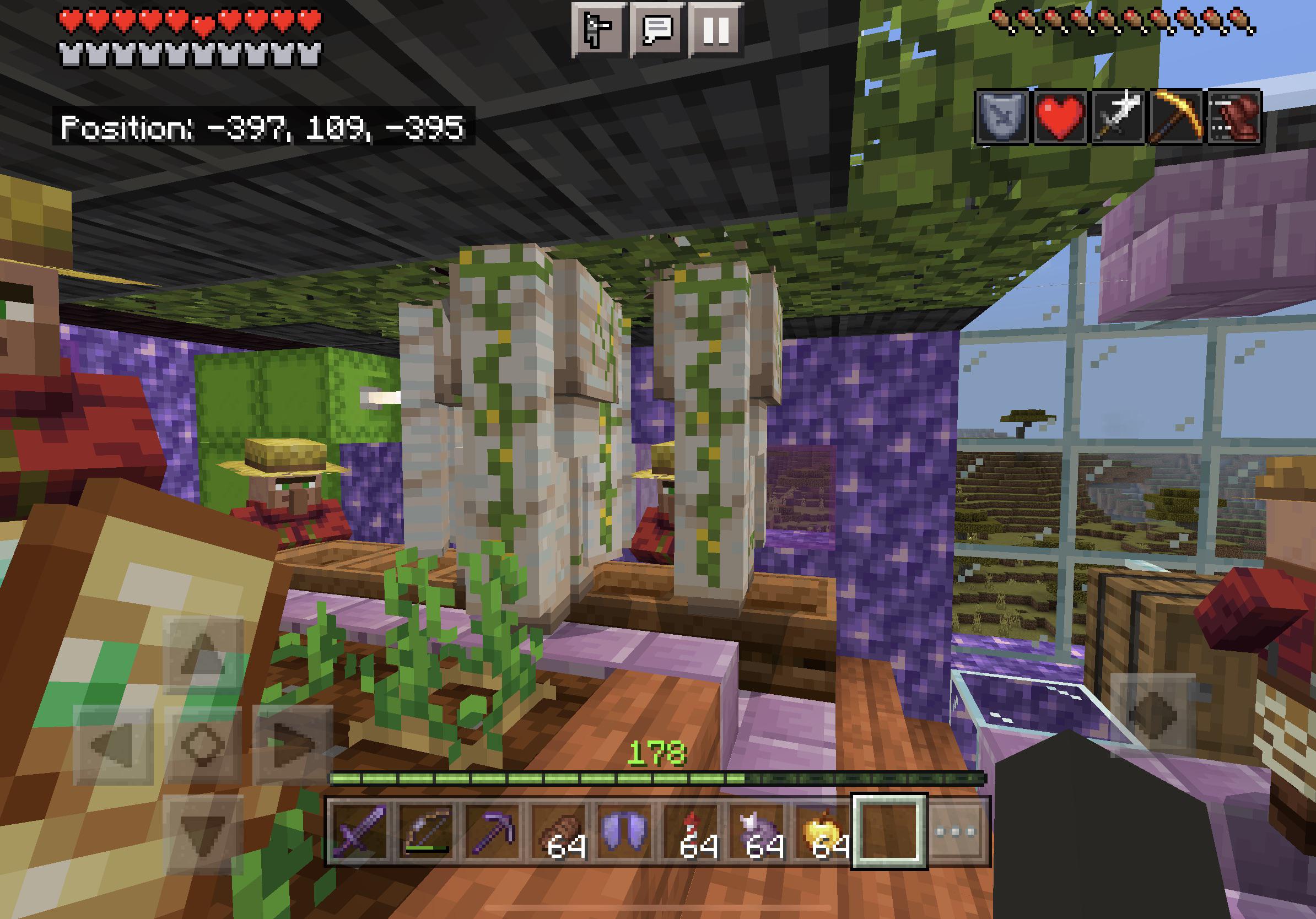
Task: Tap the dismount control at top center
Action: click(x=599, y=30)
